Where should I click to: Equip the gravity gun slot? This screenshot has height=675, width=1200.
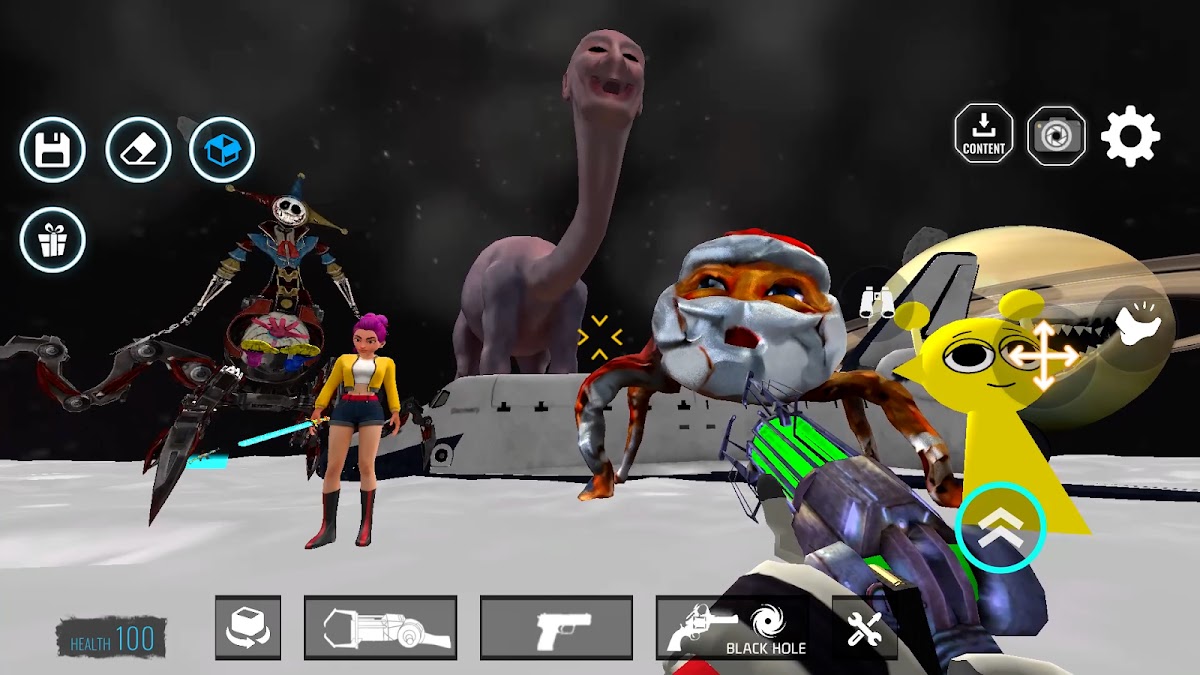(x=380, y=628)
